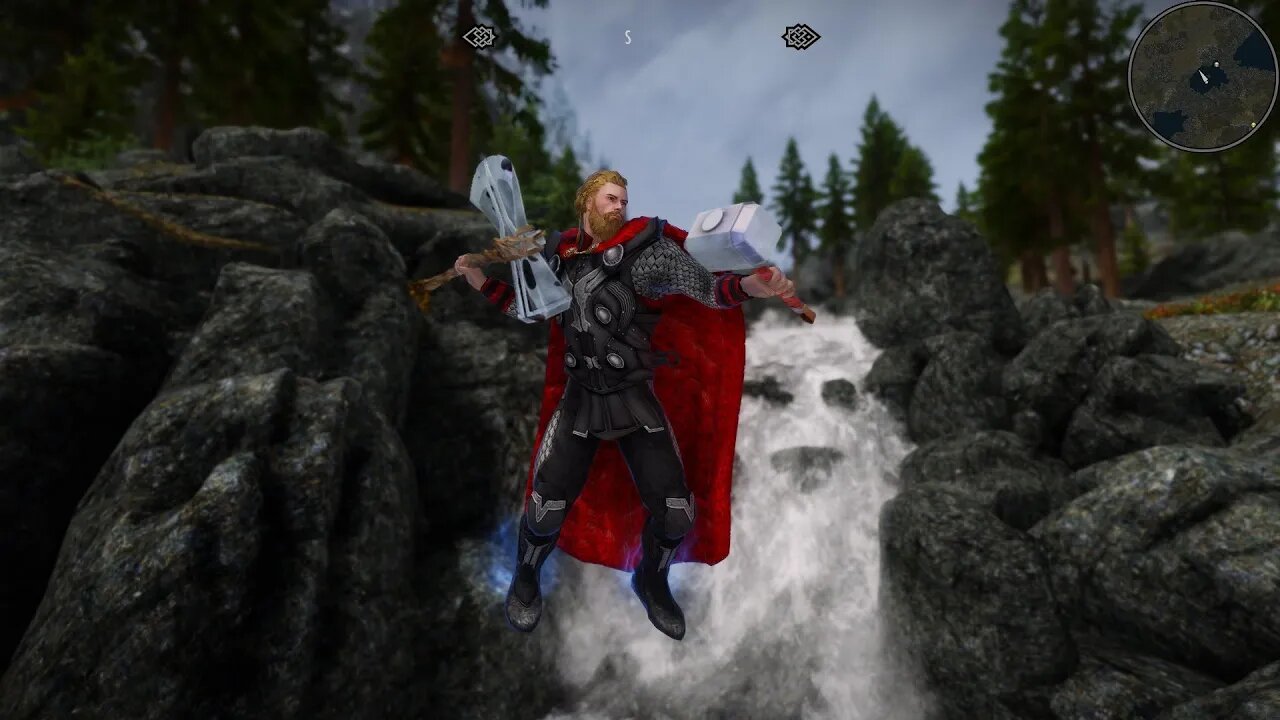
Task: Click the player arrow on the minimap
Action: pyautogui.click(x=1204, y=78)
